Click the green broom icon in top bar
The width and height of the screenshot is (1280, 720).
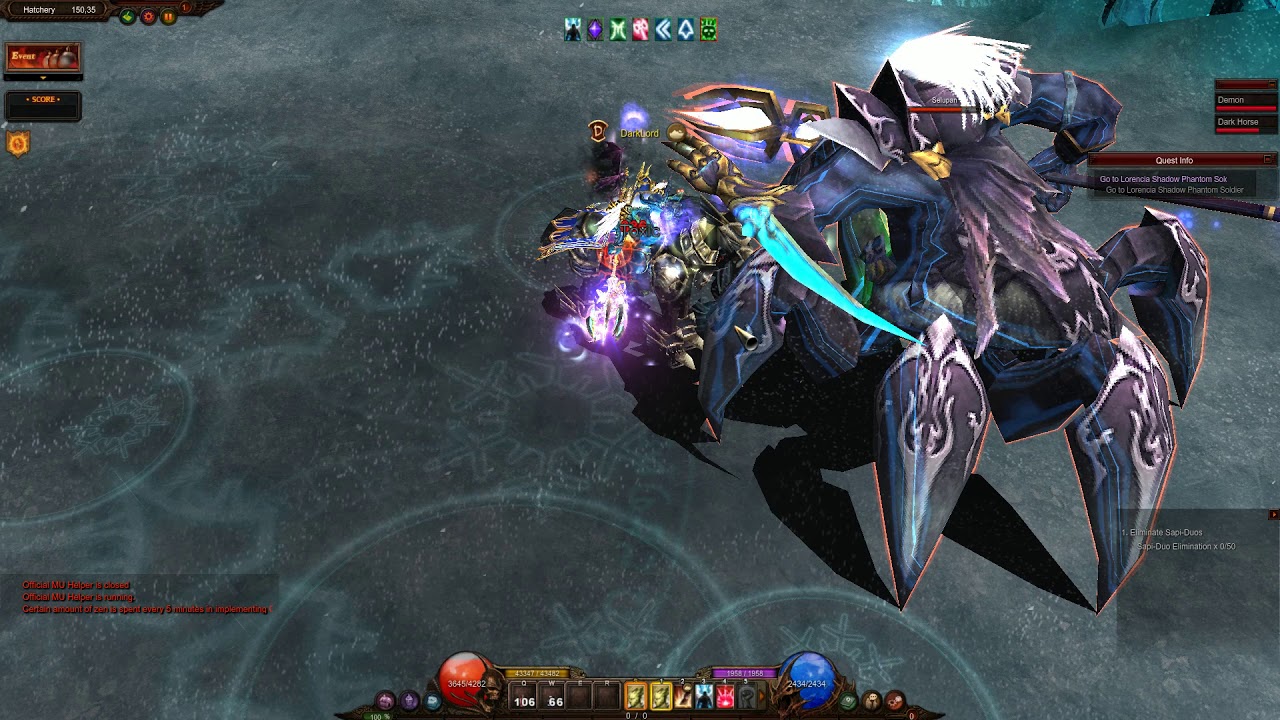[128, 17]
